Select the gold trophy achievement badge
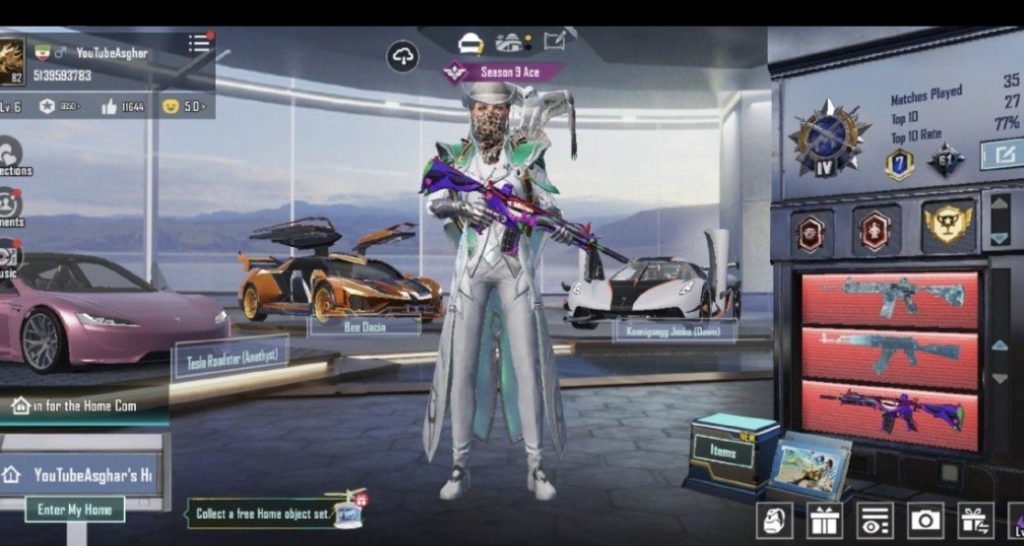Screen dimensions: 1024x546 tap(947, 225)
